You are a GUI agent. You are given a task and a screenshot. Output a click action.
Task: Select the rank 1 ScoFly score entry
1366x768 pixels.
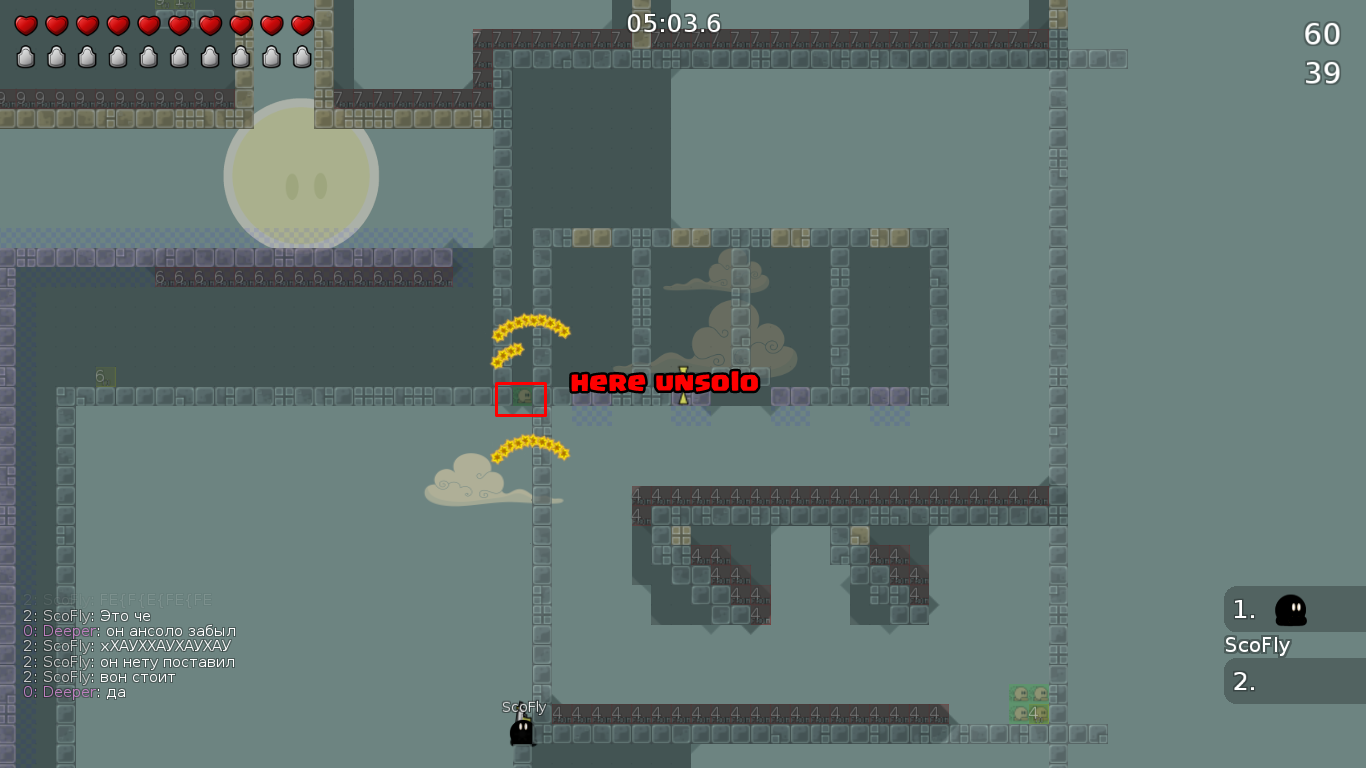1293,609
